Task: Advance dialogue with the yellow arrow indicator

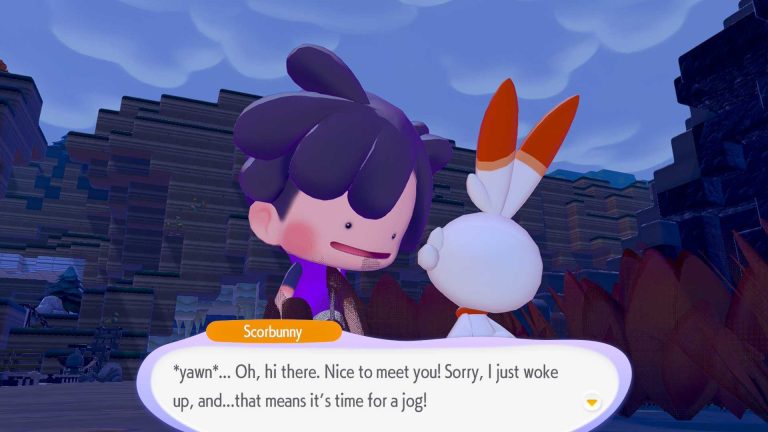Action: click(593, 402)
